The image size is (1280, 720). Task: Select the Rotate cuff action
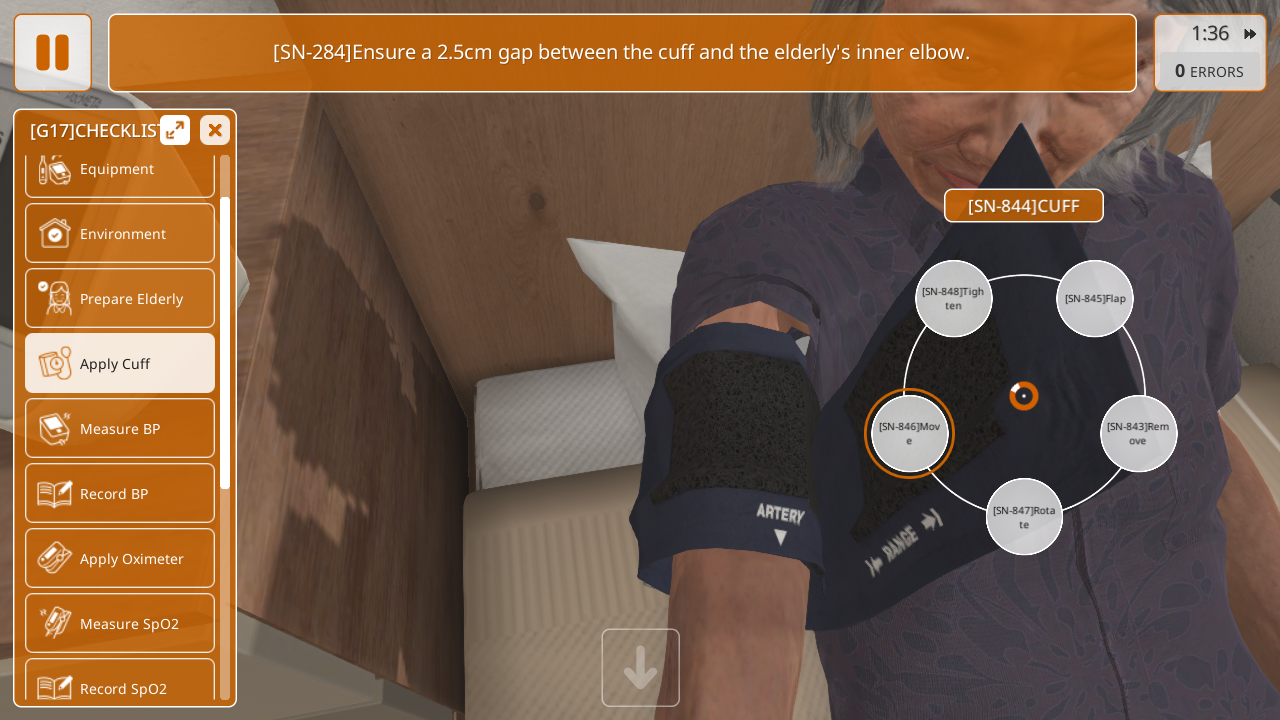click(1024, 517)
